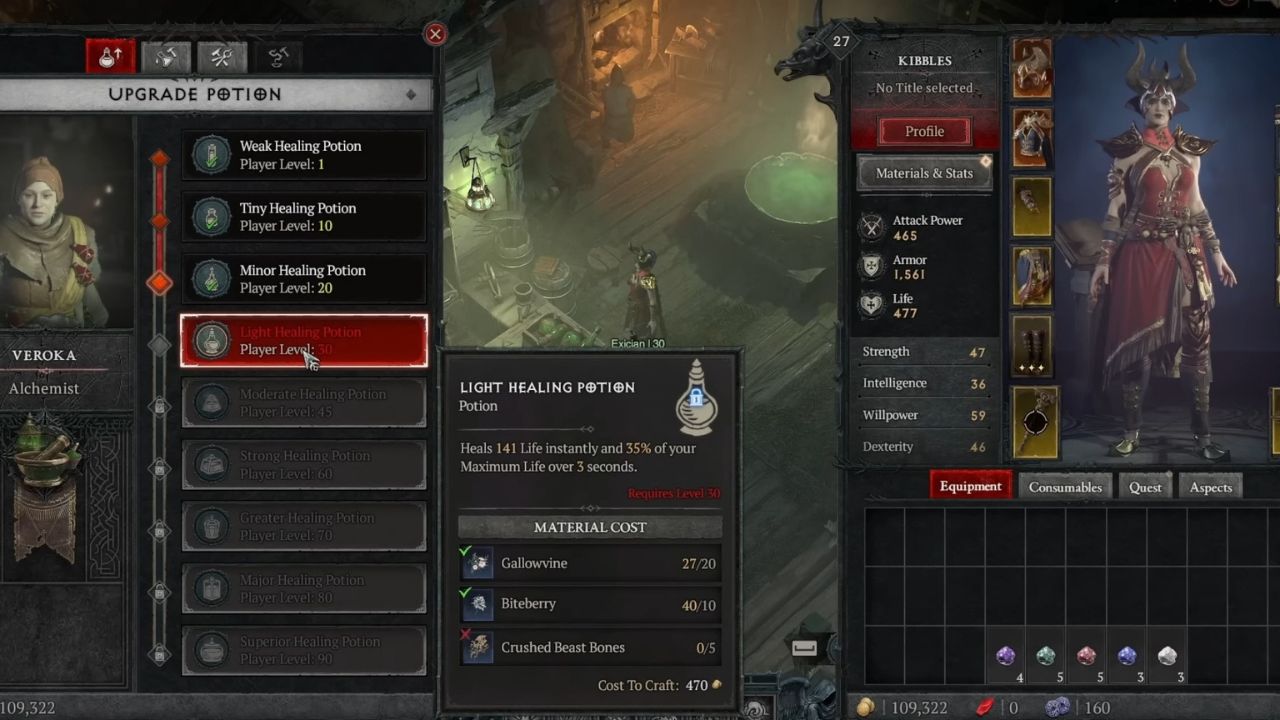The height and width of the screenshot is (720, 1280).
Task: Click the crossed-tools refinement icon
Action: (x=221, y=57)
